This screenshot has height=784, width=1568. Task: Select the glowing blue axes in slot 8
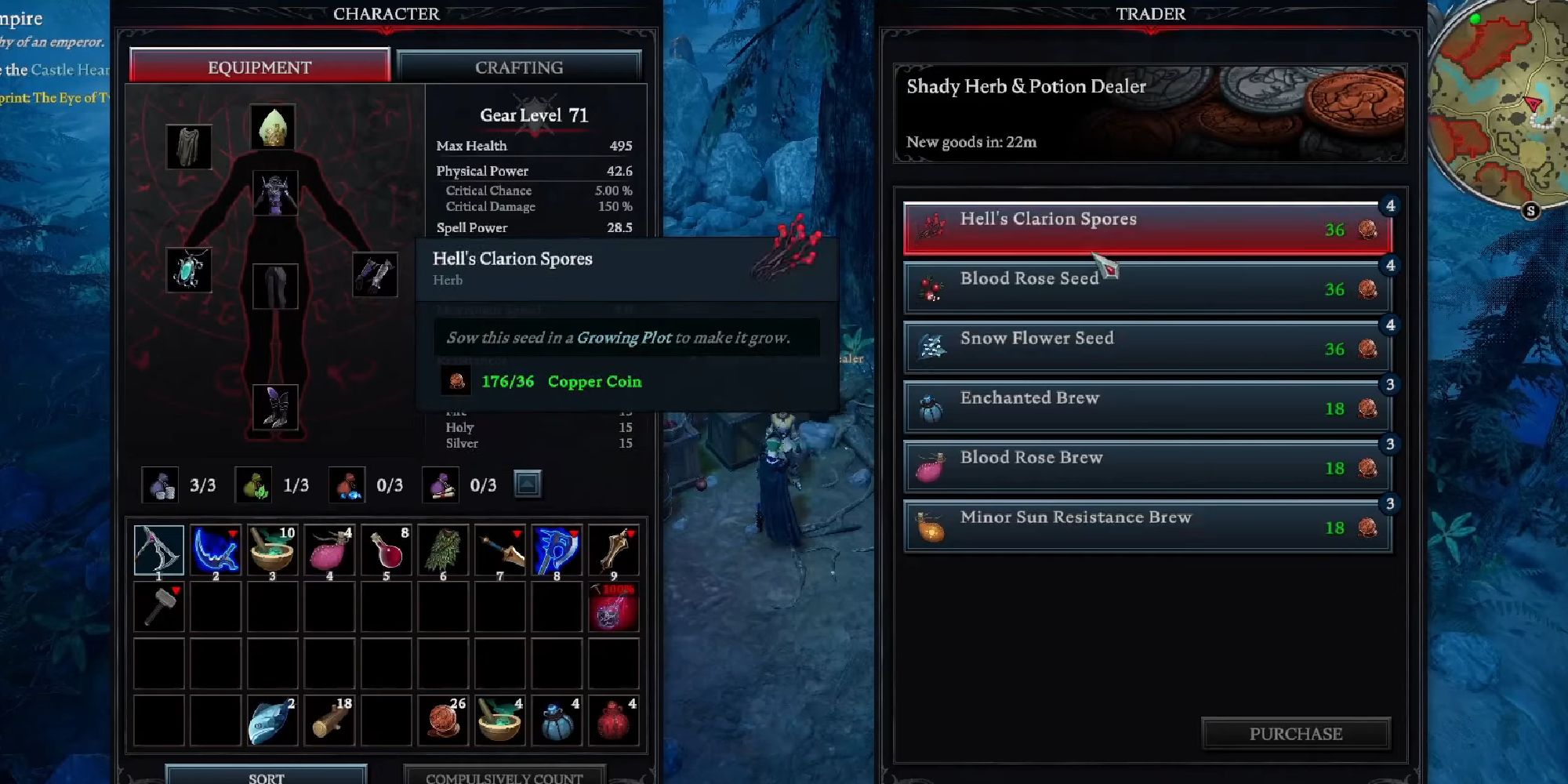coord(557,550)
